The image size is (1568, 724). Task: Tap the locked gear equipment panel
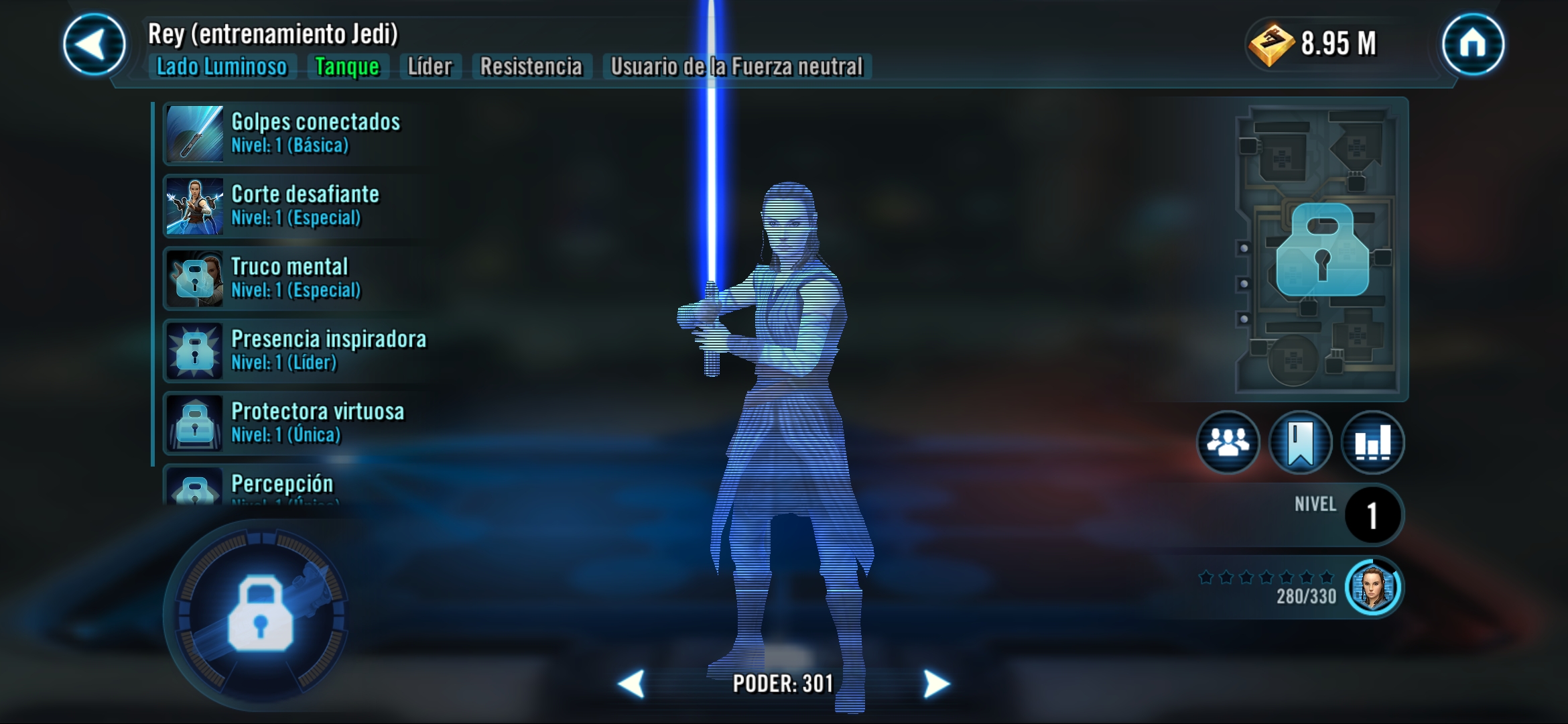click(1321, 249)
